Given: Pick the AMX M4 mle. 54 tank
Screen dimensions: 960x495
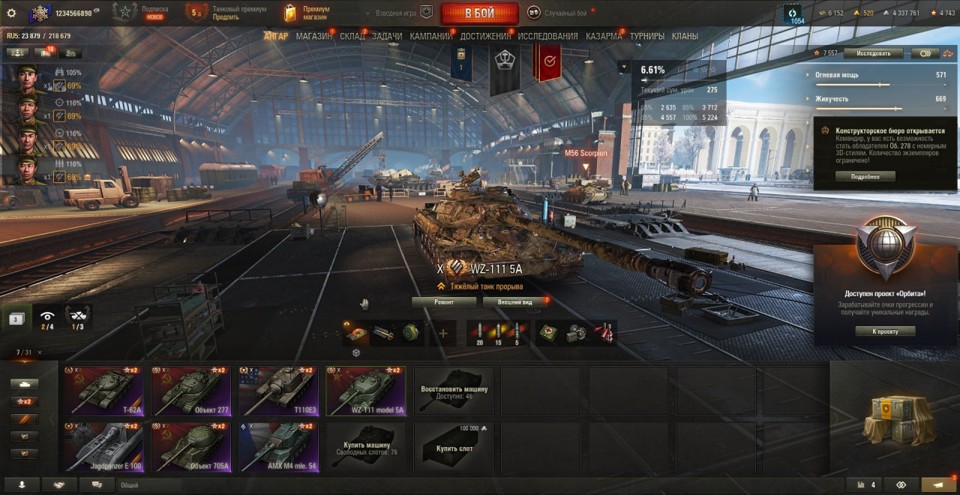Looking at the screenshot, I should click(278, 445).
